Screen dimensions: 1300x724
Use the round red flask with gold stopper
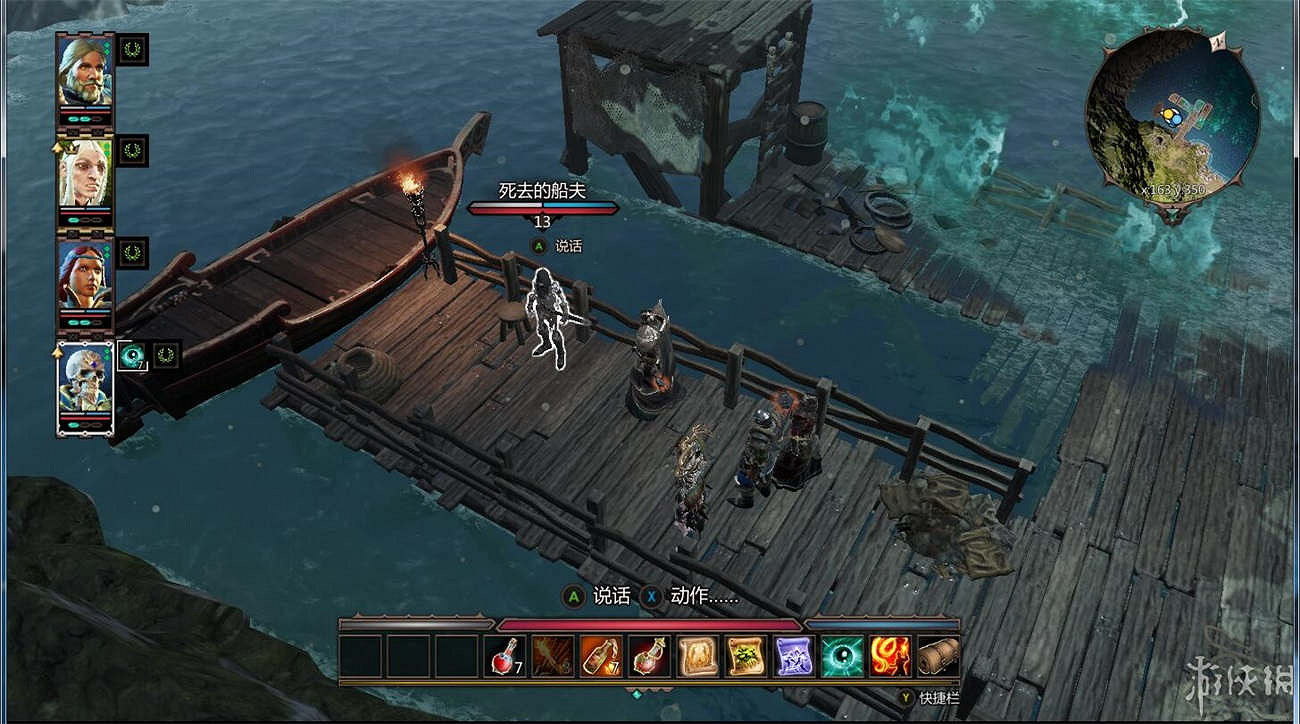click(x=649, y=657)
